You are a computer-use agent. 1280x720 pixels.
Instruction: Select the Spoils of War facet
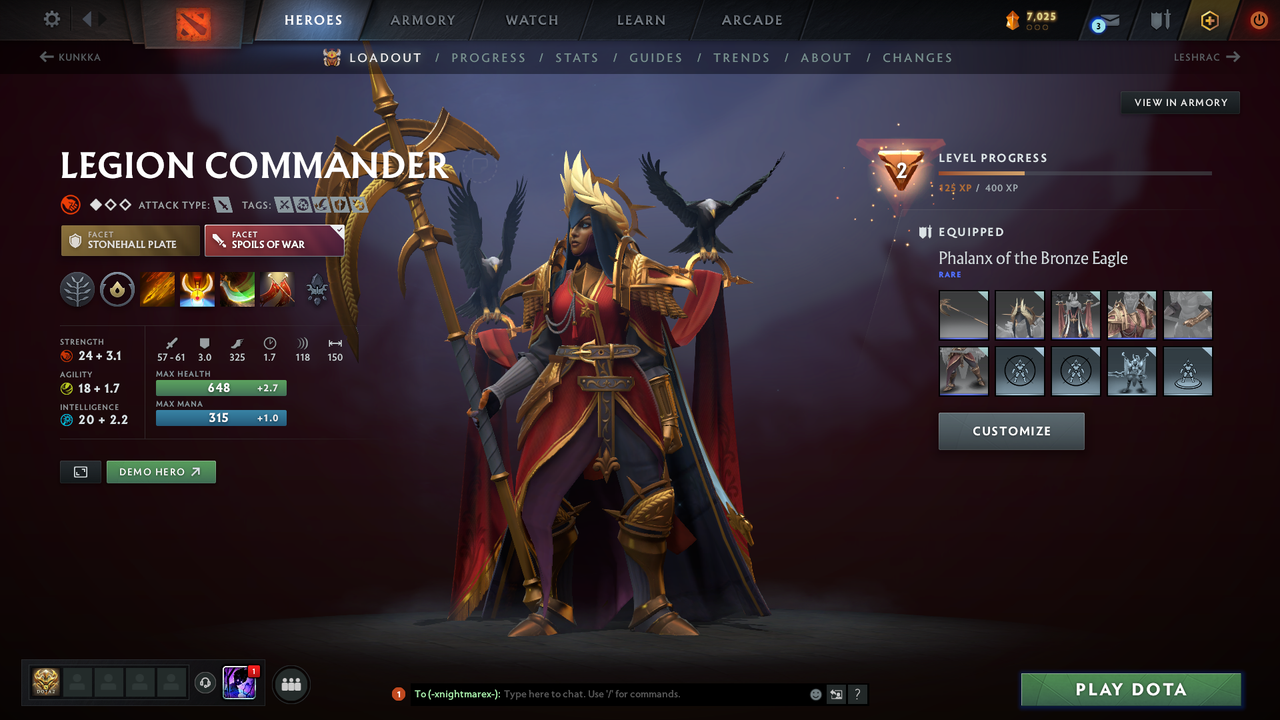point(274,240)
